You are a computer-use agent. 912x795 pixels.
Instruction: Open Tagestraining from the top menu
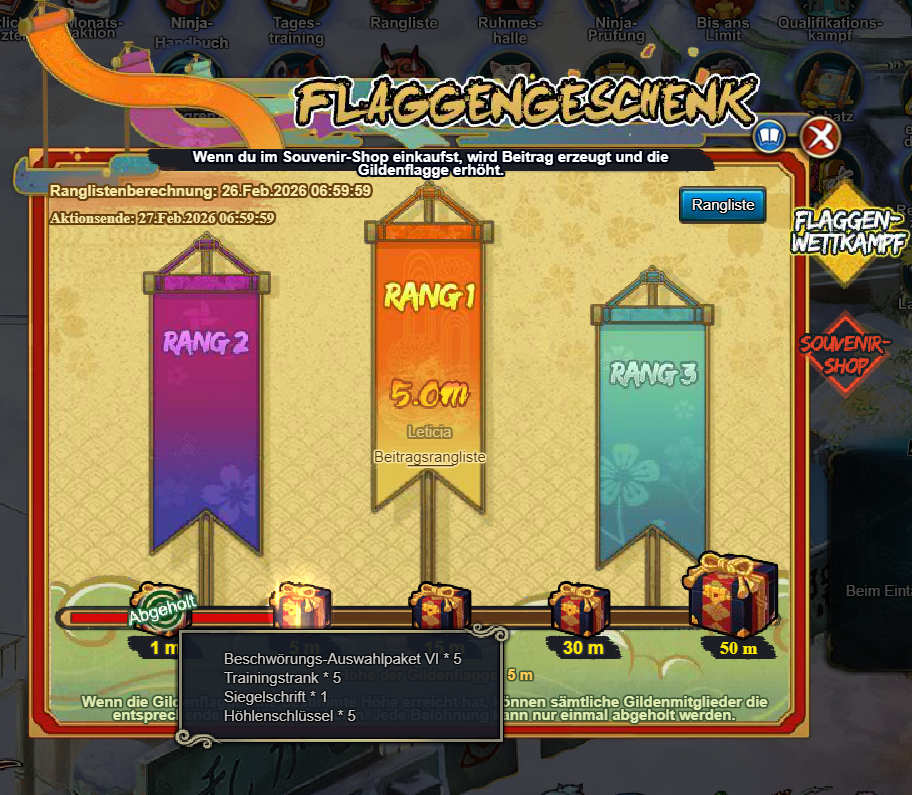click(296, 30)
